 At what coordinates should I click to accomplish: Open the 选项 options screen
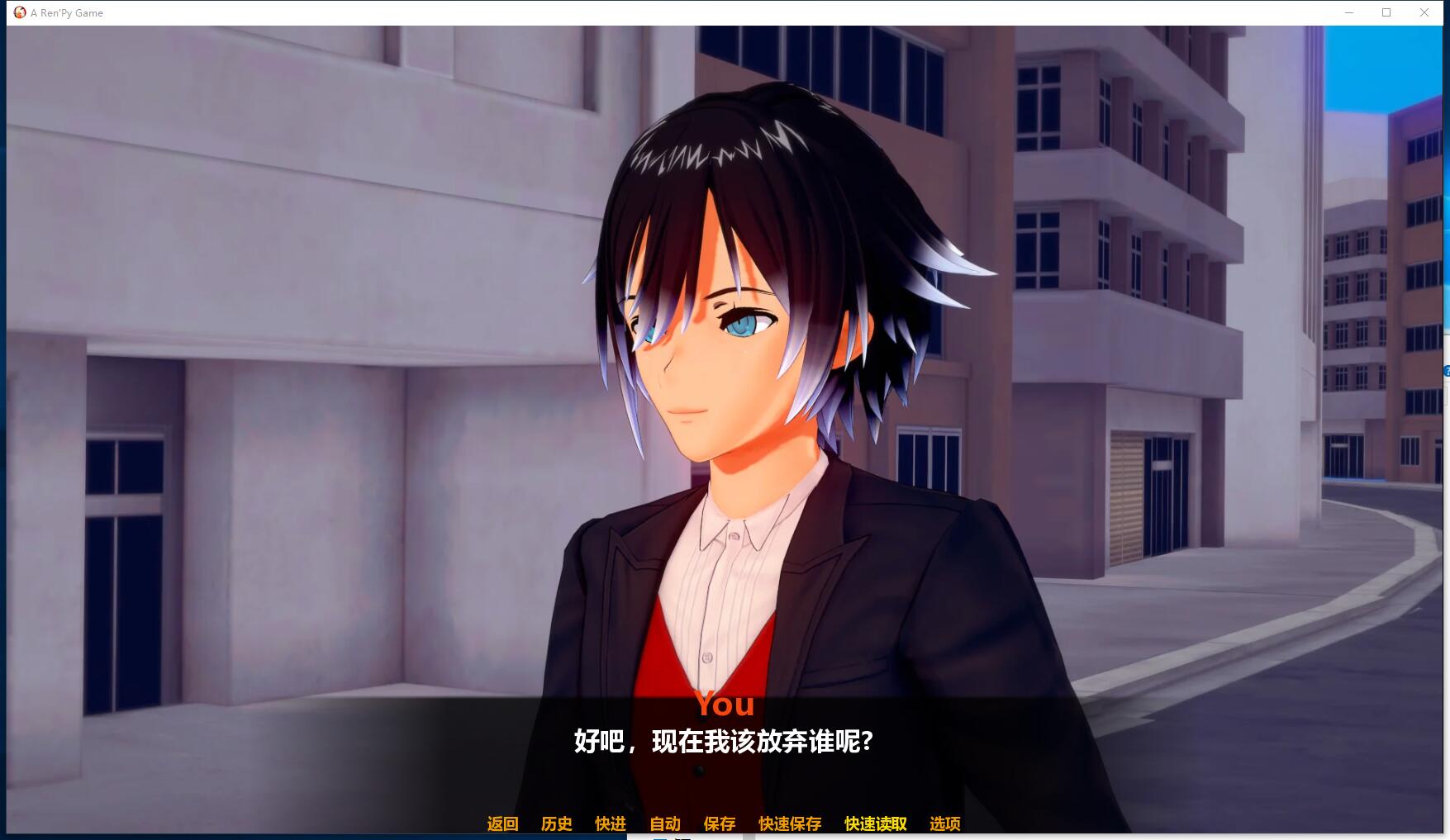(x=945, y=823)
